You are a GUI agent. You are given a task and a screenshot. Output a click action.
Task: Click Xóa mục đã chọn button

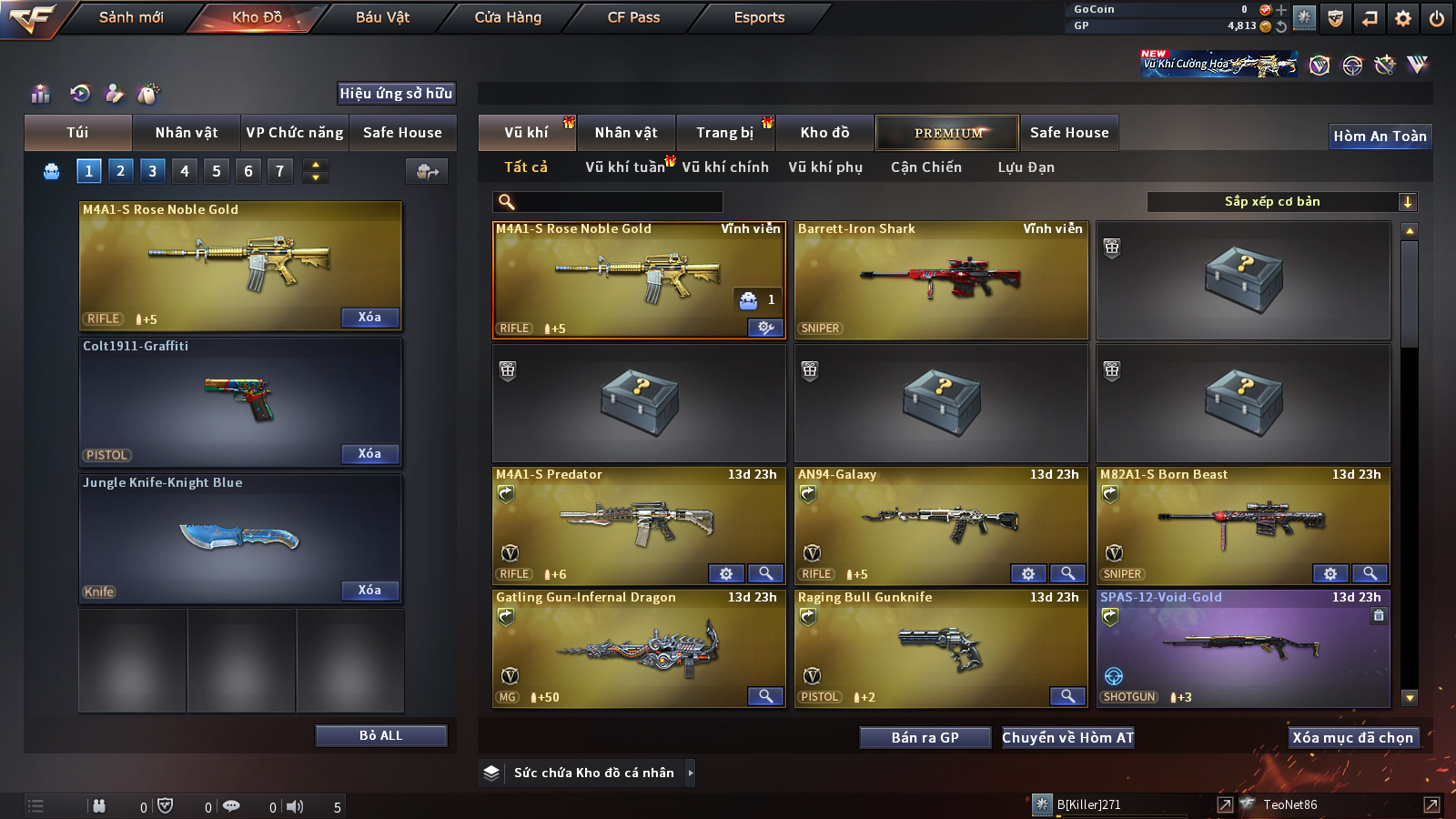point(1352,738)
